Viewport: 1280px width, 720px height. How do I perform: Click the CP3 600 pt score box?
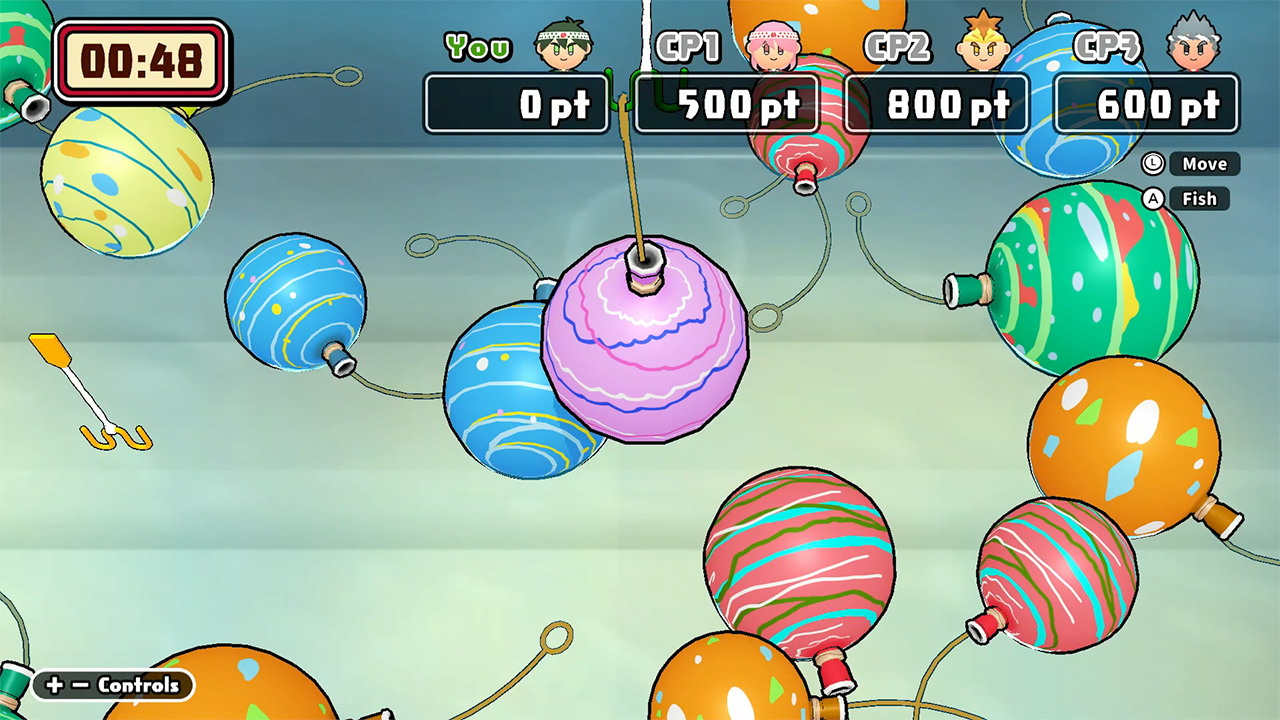click(x=1146, y=104)
